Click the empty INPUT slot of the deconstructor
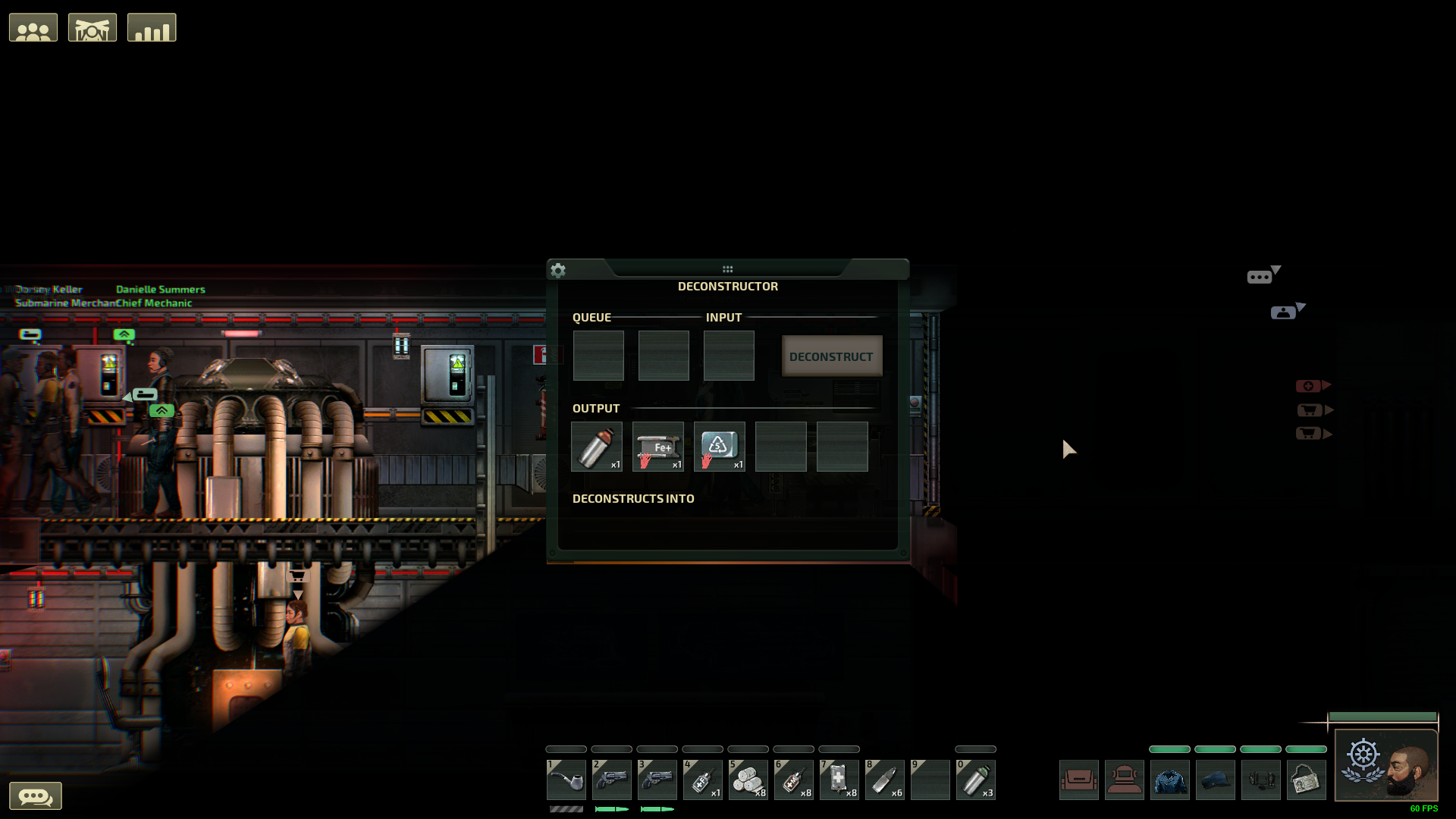Viewport: 1456px width, 819px height. 728,355
